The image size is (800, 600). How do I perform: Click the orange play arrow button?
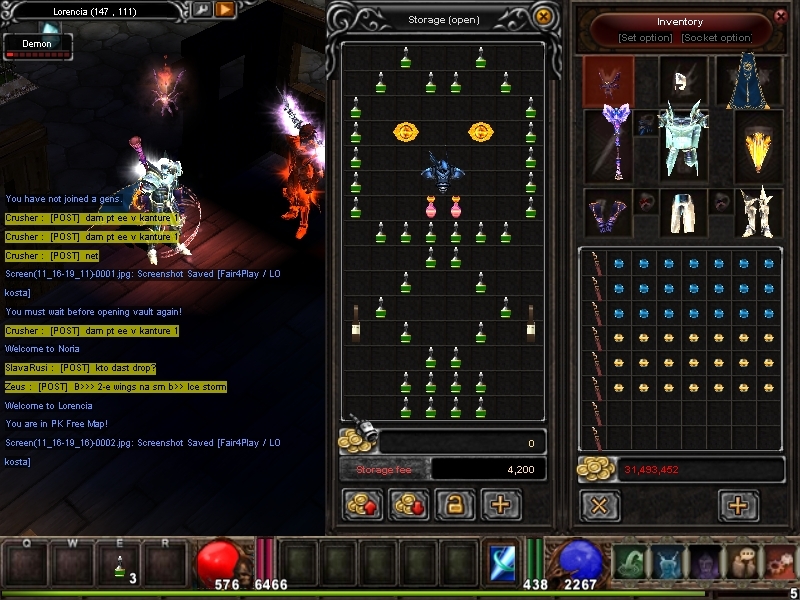[x=225, y=10]
